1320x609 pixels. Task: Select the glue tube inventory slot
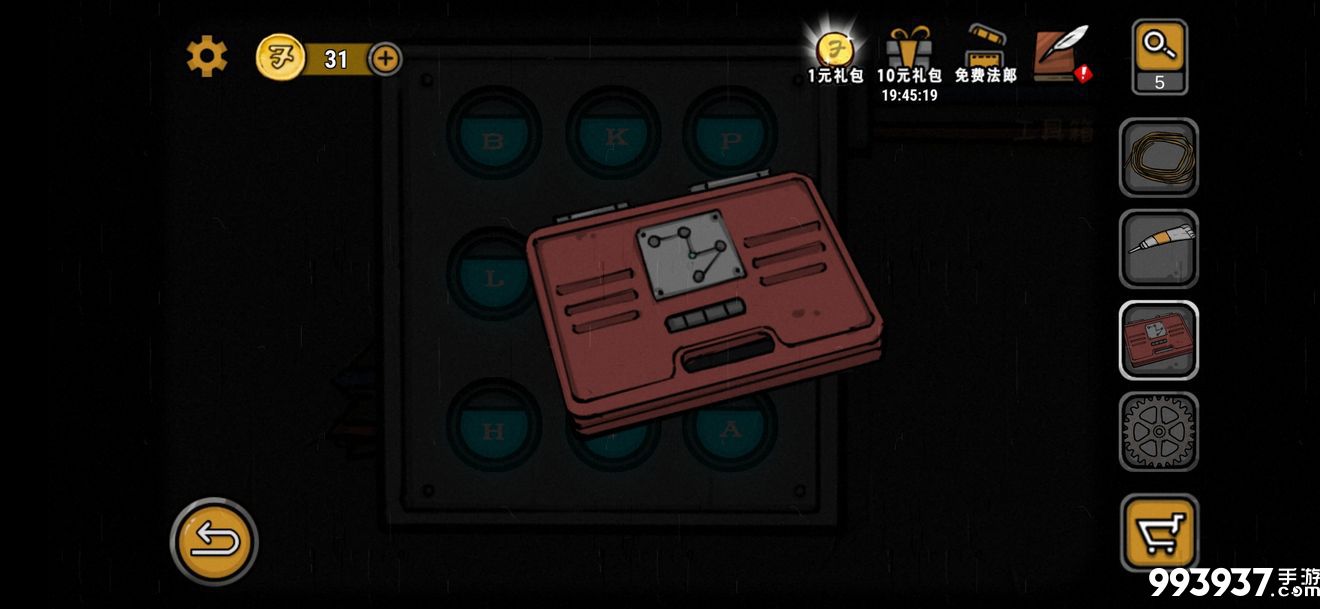coord(1158,249)
